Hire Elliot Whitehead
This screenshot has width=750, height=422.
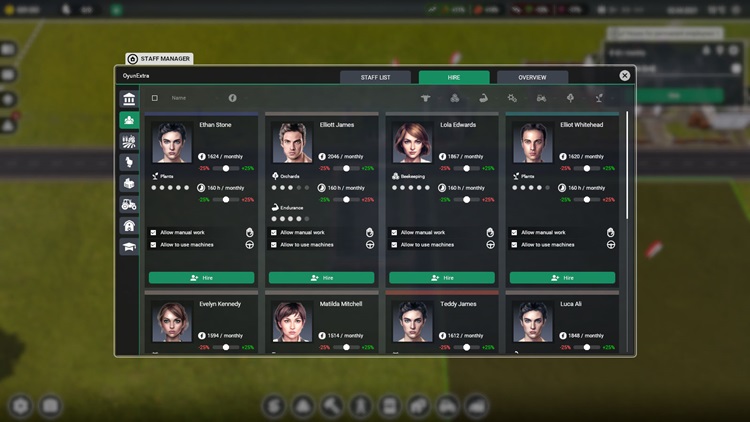coord(561,278)
